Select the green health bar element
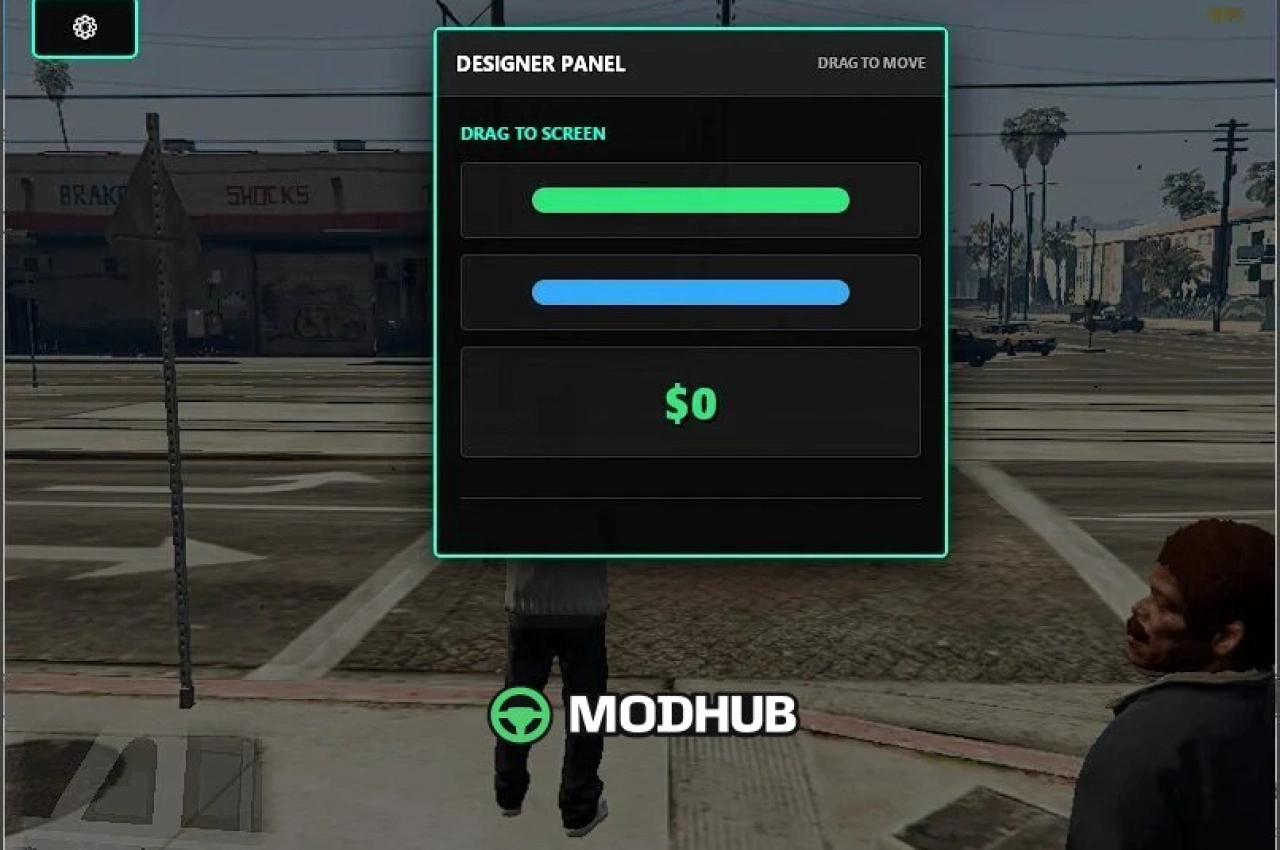Screen dimensions: 1280x850 point(690,200)
